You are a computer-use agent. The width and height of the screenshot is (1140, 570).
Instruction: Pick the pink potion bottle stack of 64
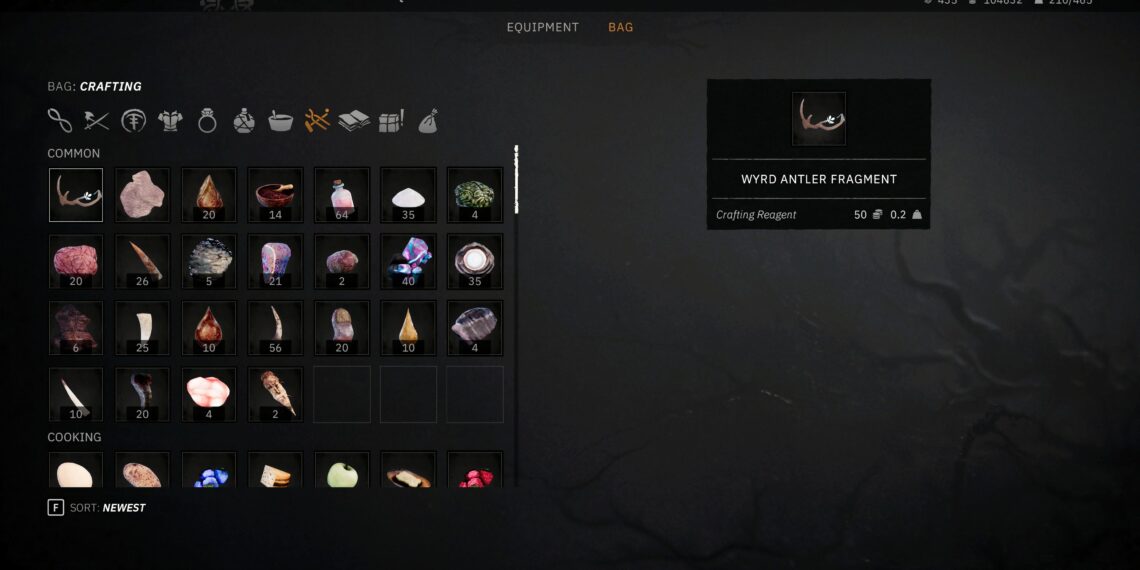click(x=341, y=195)
